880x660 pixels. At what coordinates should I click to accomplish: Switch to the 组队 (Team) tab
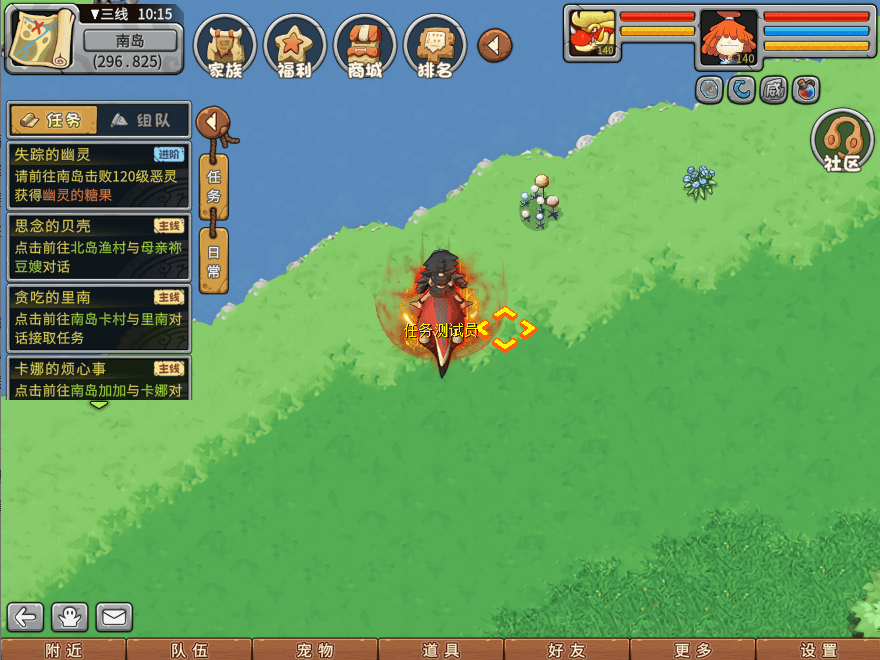click(x=140, y=120)
